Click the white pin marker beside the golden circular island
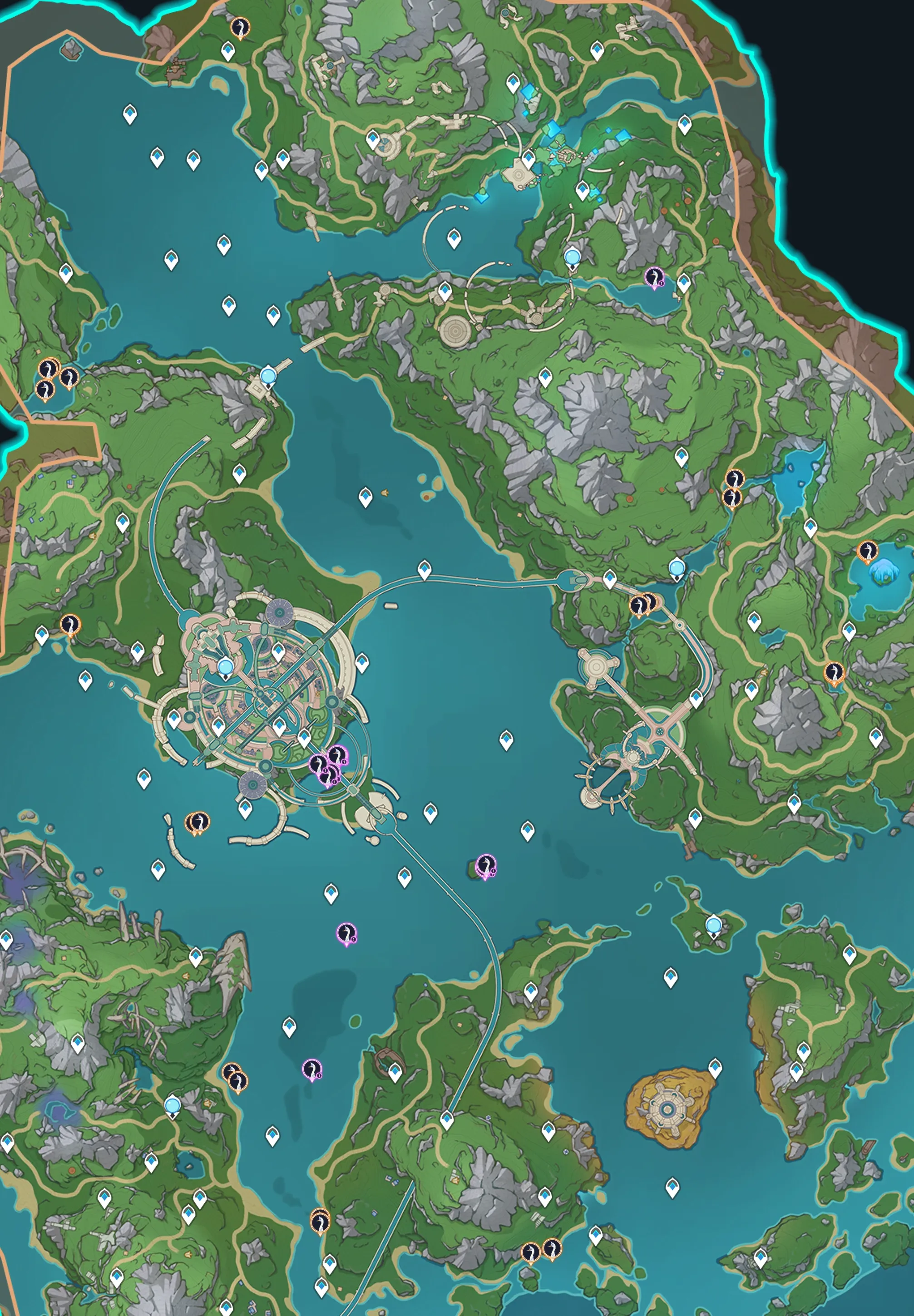Screen dimensions: 914x1316 pos(715,1066)
